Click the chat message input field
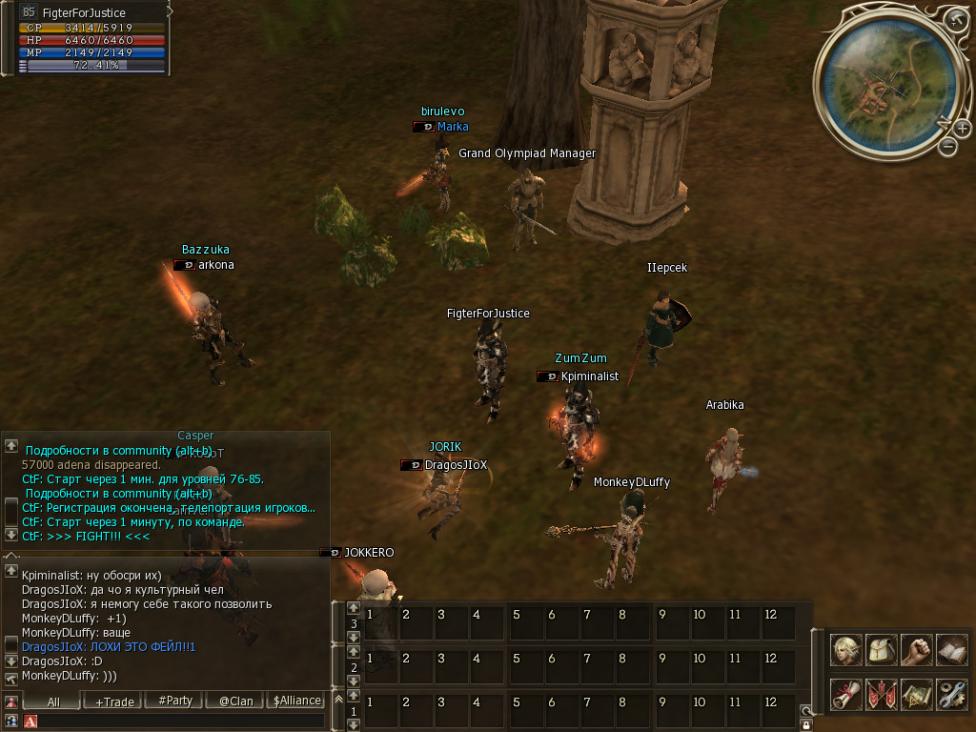This screenshot has height=732, width=976. 180,720
